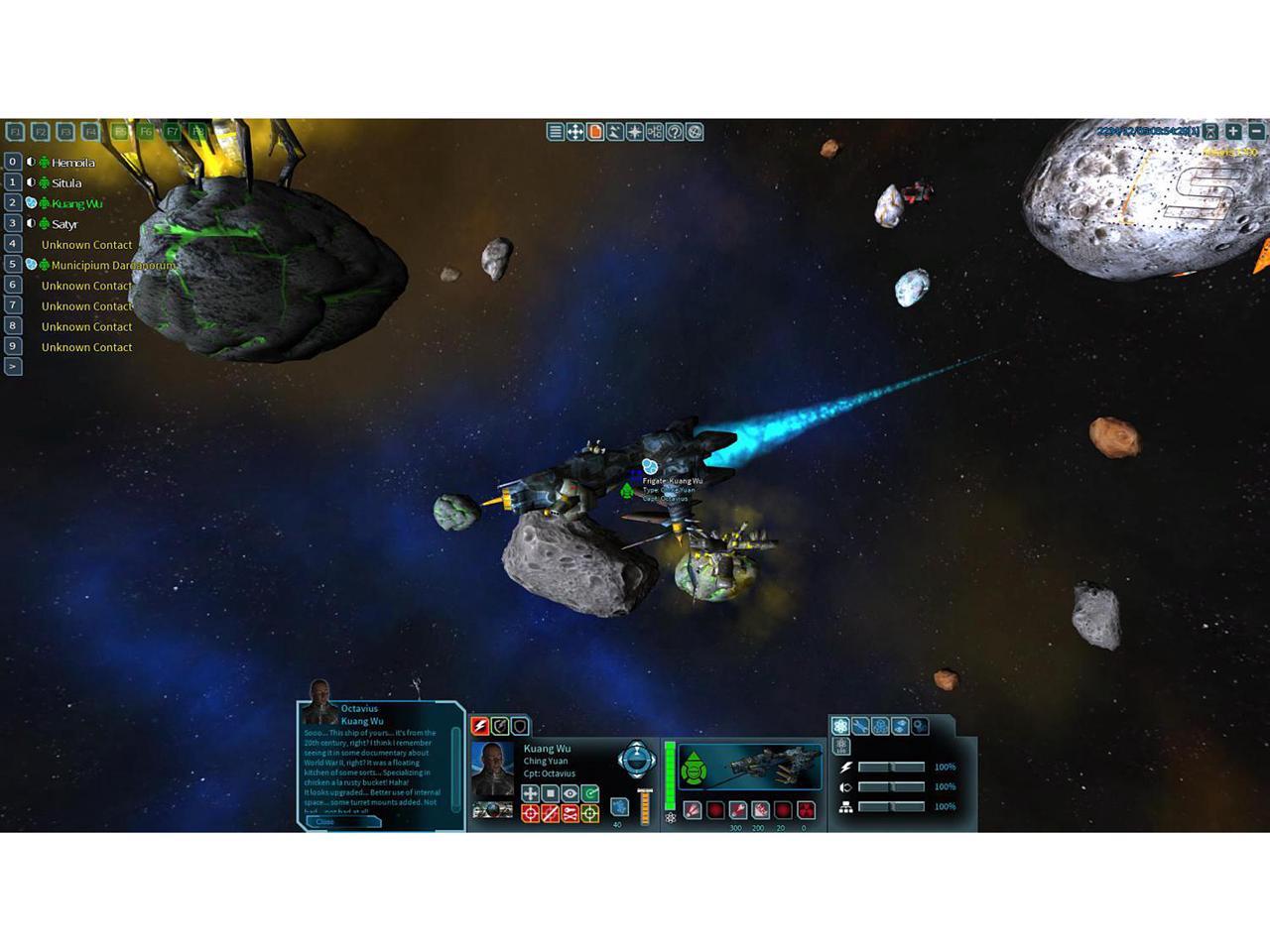Click the F1 group hotkey button

coord(15,131)
